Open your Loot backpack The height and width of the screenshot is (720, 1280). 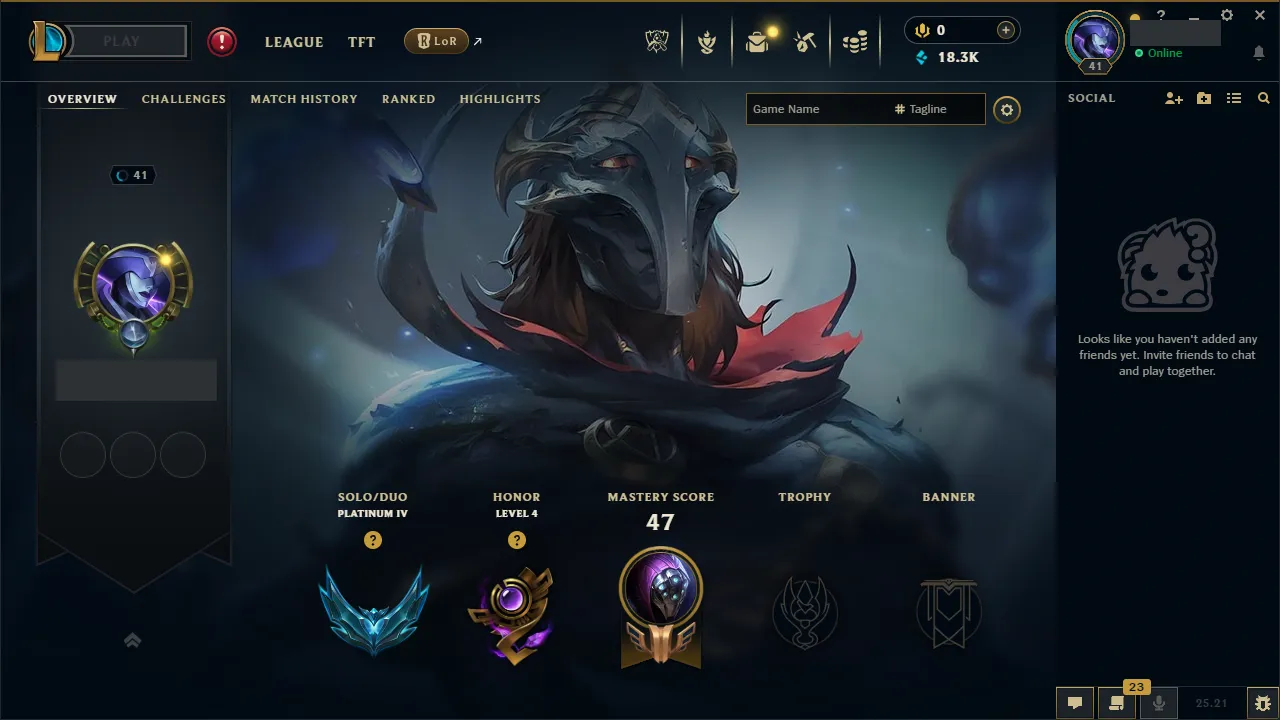(x=757, y=41)
